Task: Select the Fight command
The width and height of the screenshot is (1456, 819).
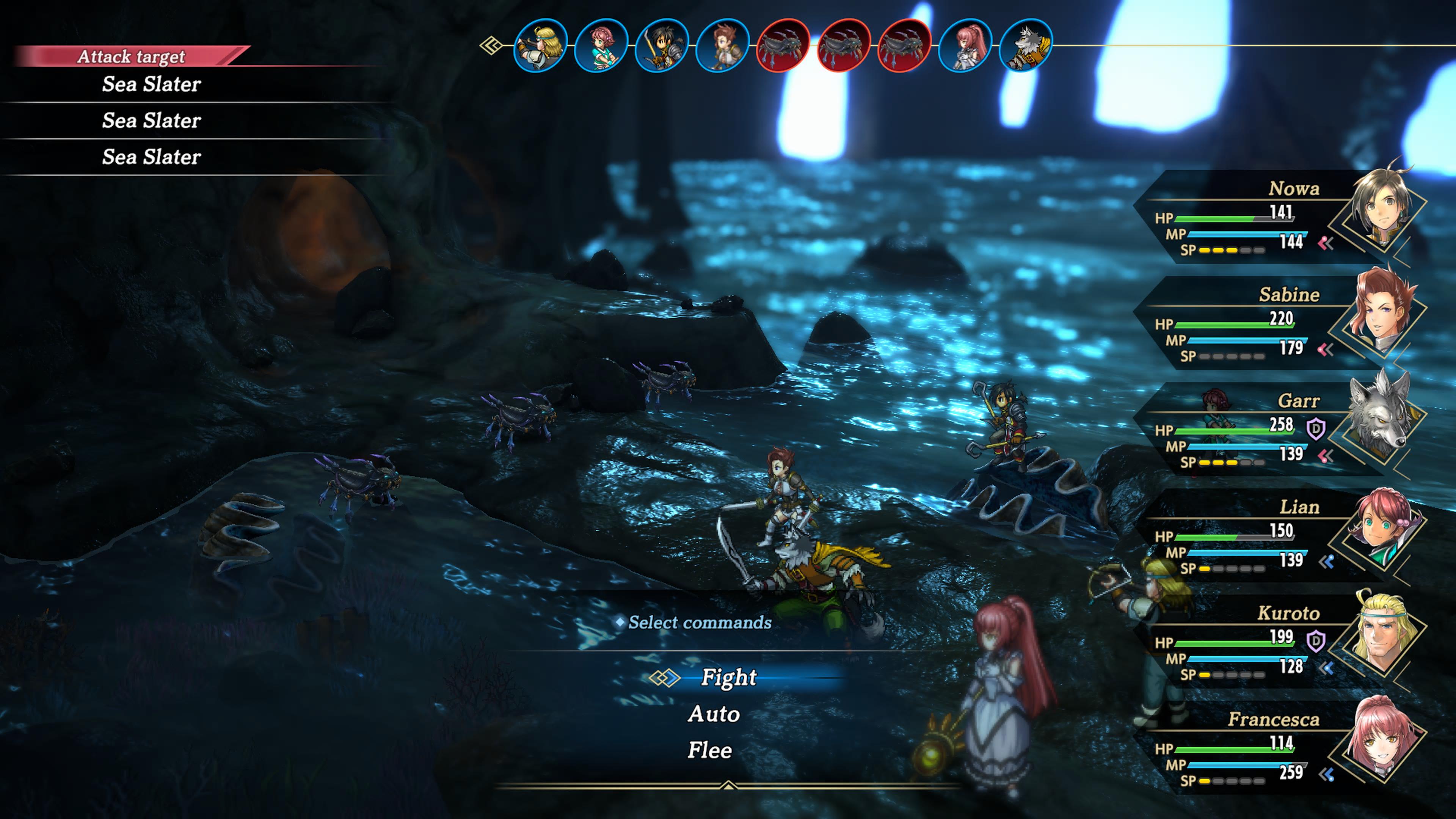Action: pos(728,677)
